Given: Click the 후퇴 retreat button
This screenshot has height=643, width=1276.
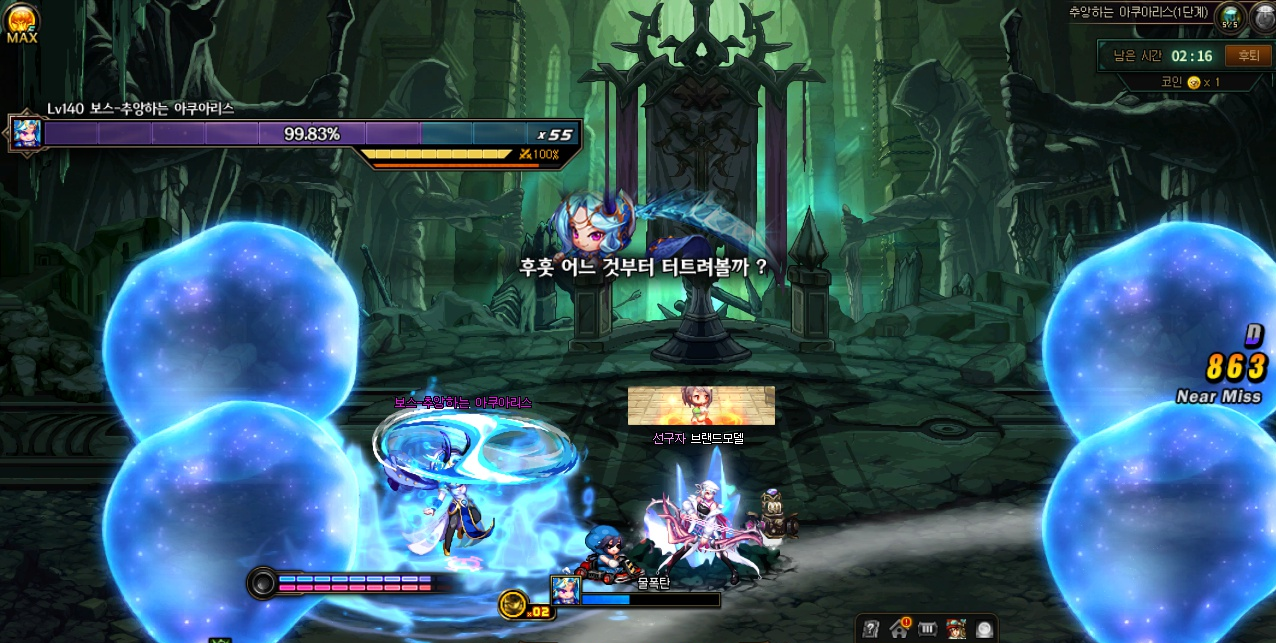Looking at the screenshot, I should (x=1247, y=56).
